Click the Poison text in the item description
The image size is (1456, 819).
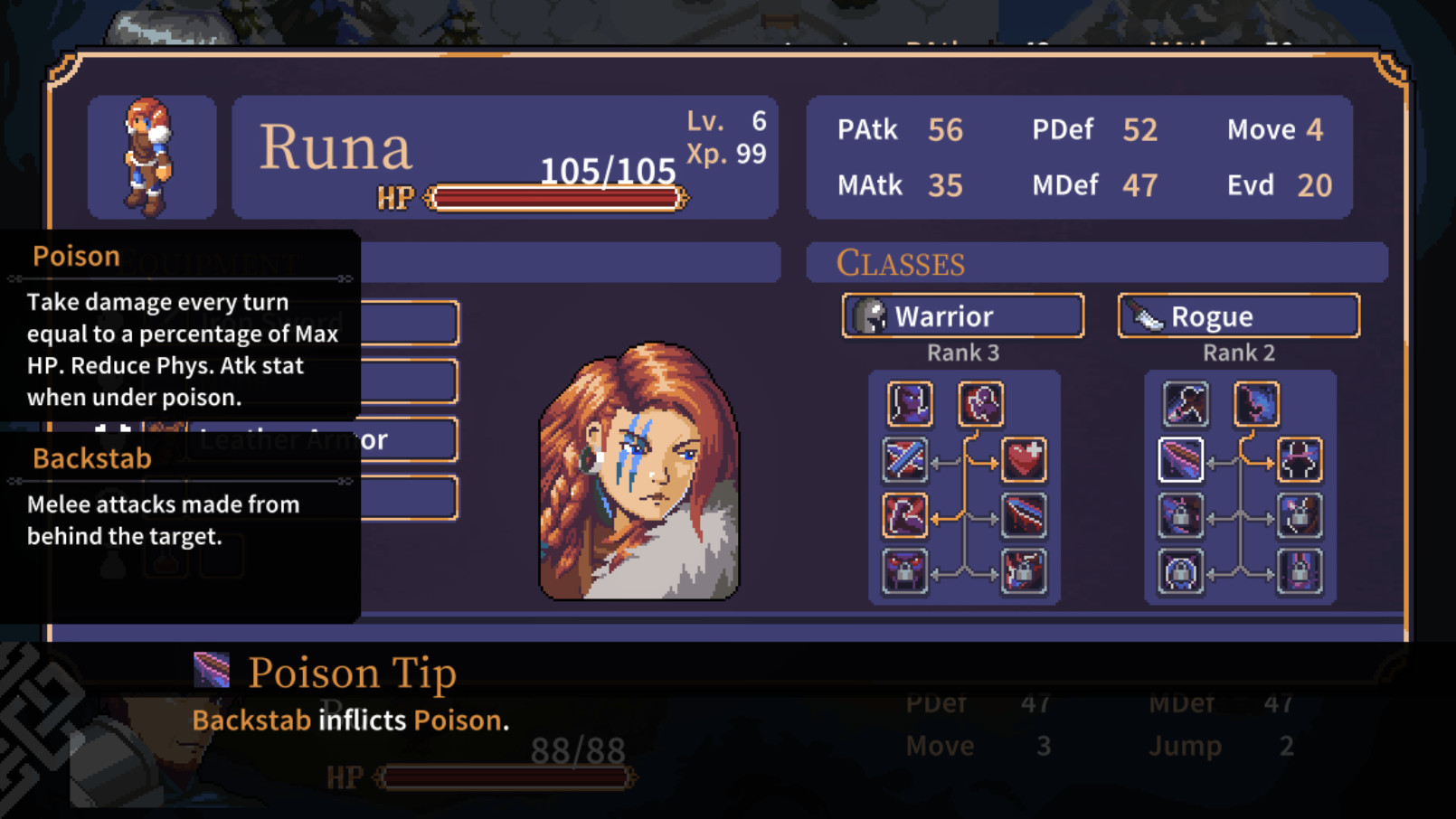pos(458,720)
